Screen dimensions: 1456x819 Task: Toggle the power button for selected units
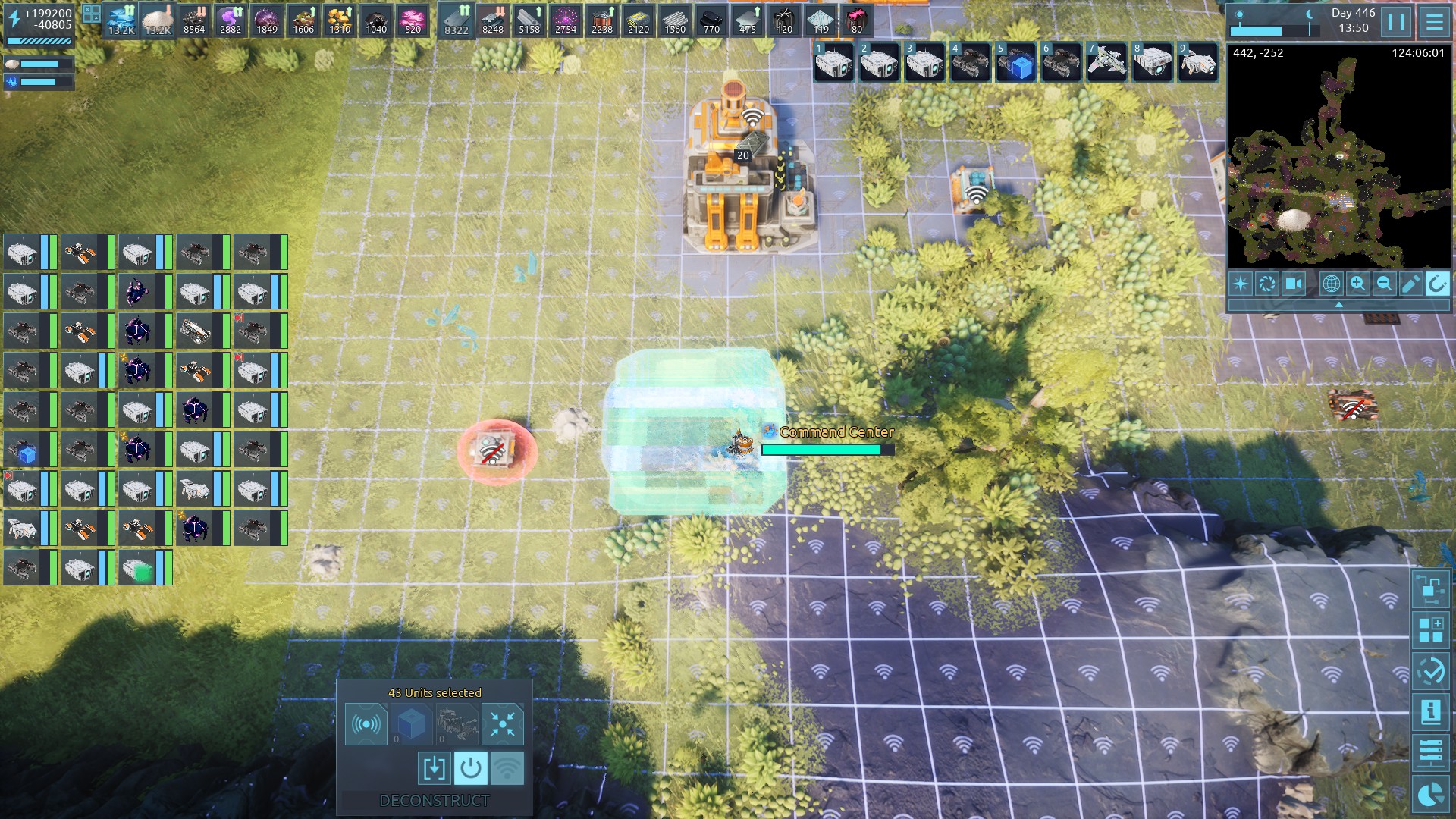470,768
